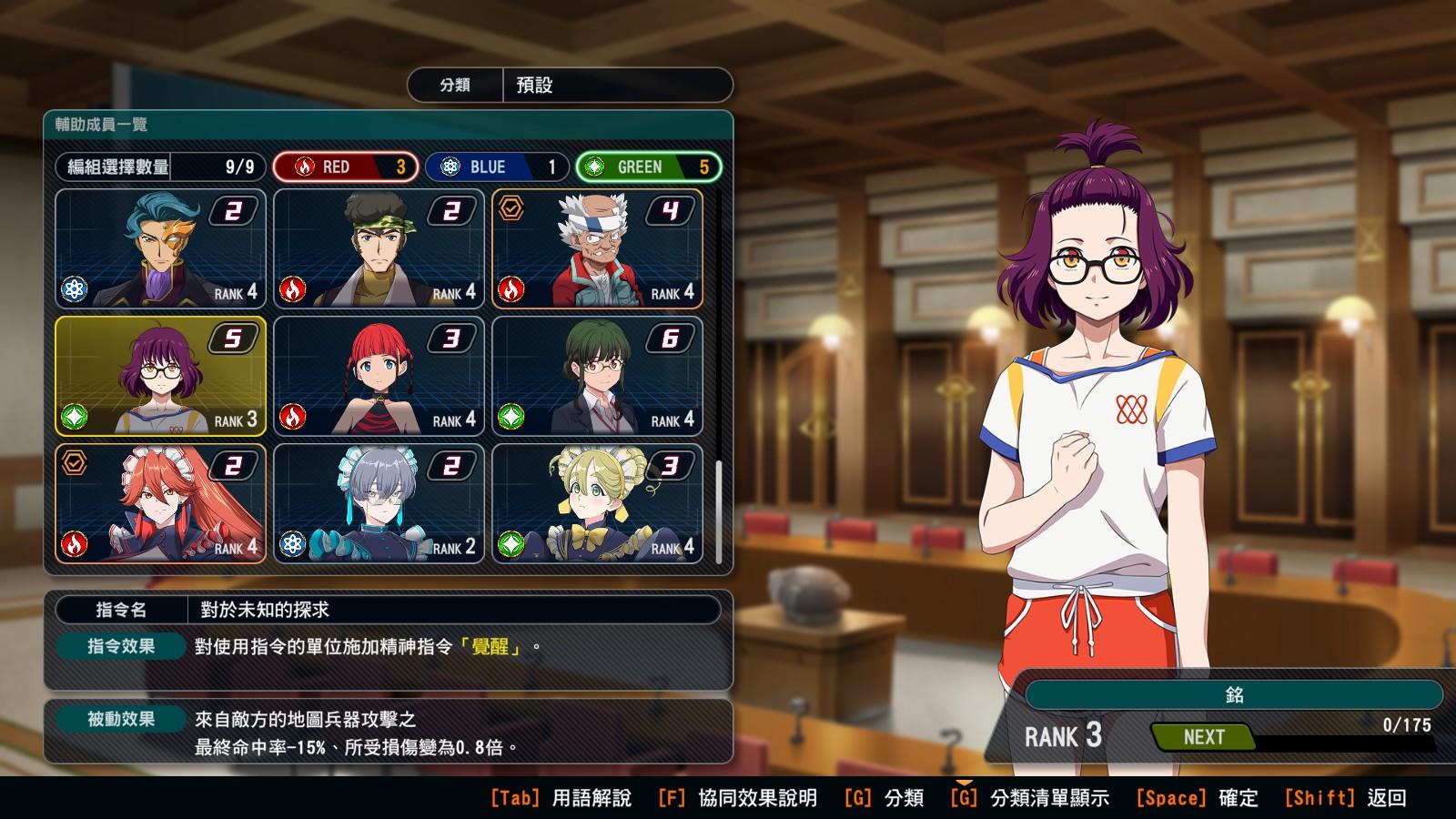Filter by the GREEN type counter

649,167
